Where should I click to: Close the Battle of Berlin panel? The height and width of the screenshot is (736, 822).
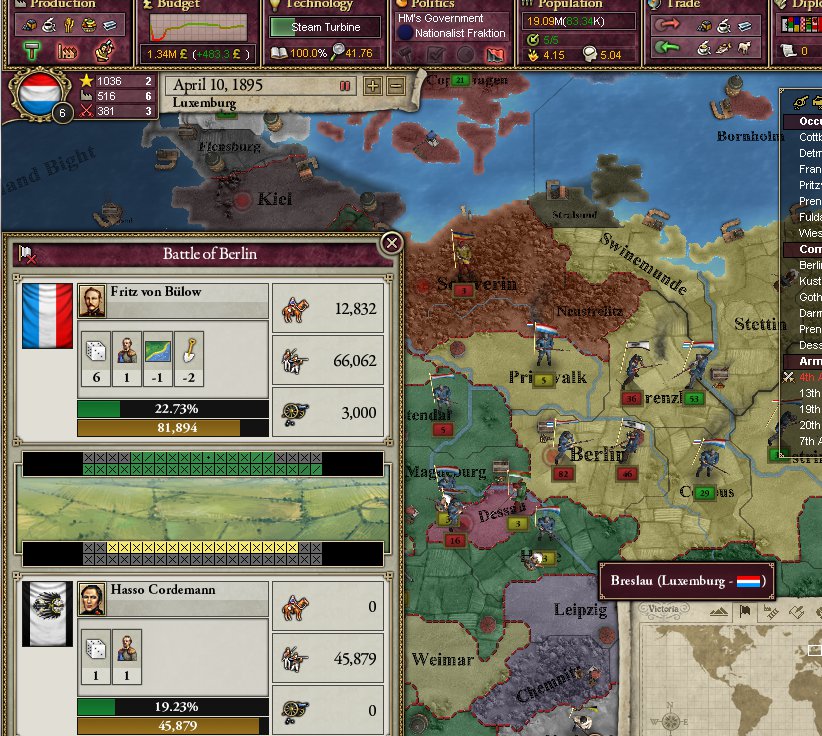tap(392, 242)
